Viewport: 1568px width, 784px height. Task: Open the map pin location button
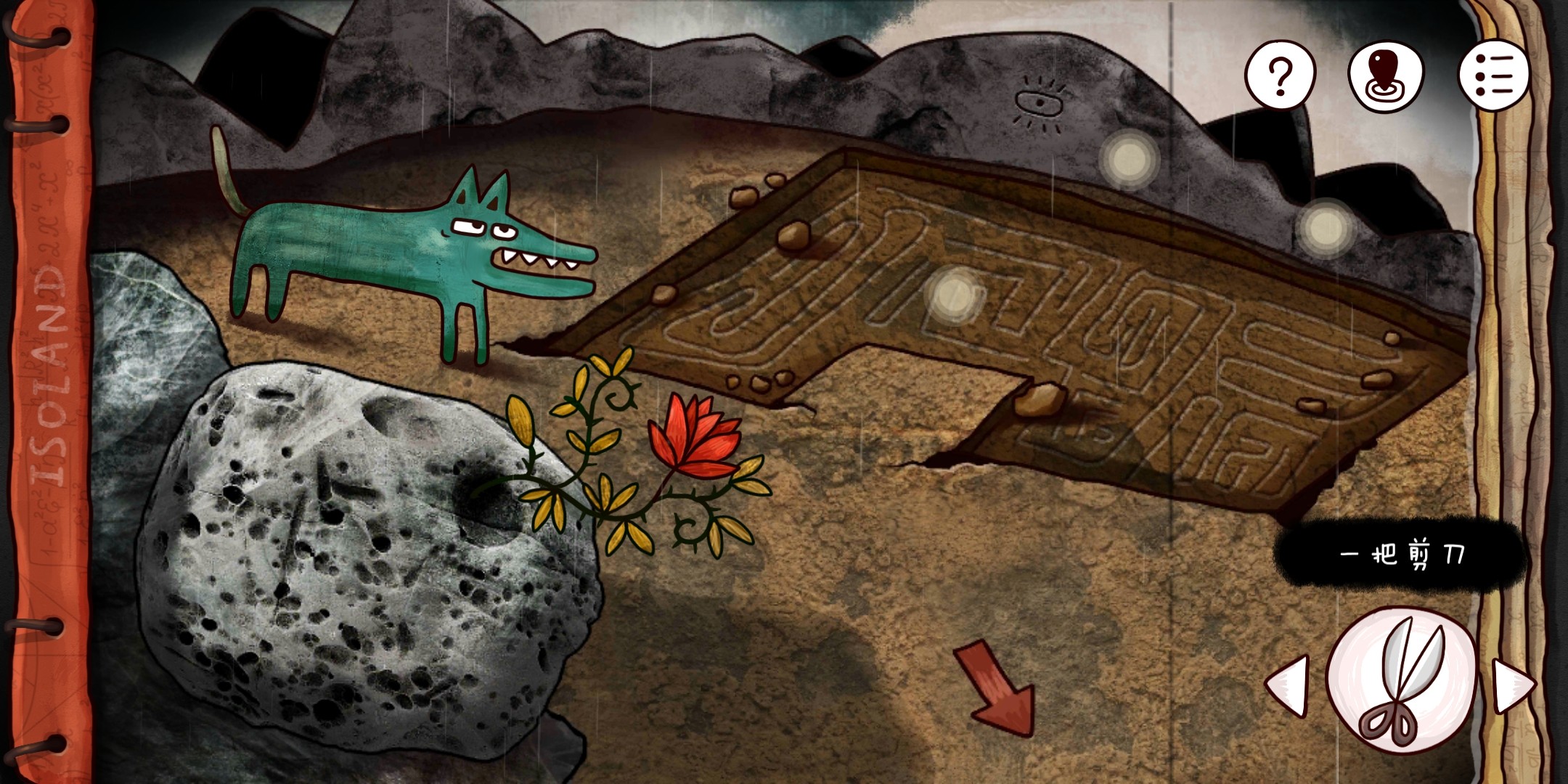pyautogui.click(x=1386, y=76)
